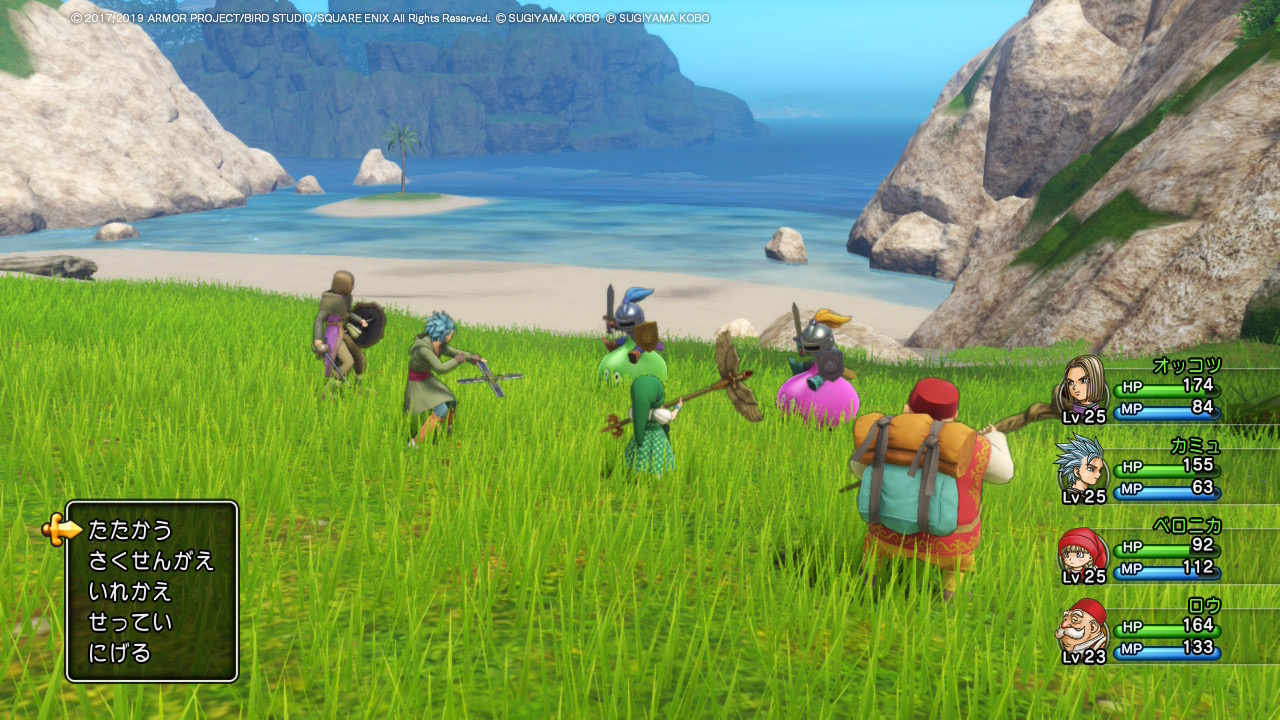Open the いれかえ party swap option
Viewport: 1280px width, 720px height.
tap(130, 592)
